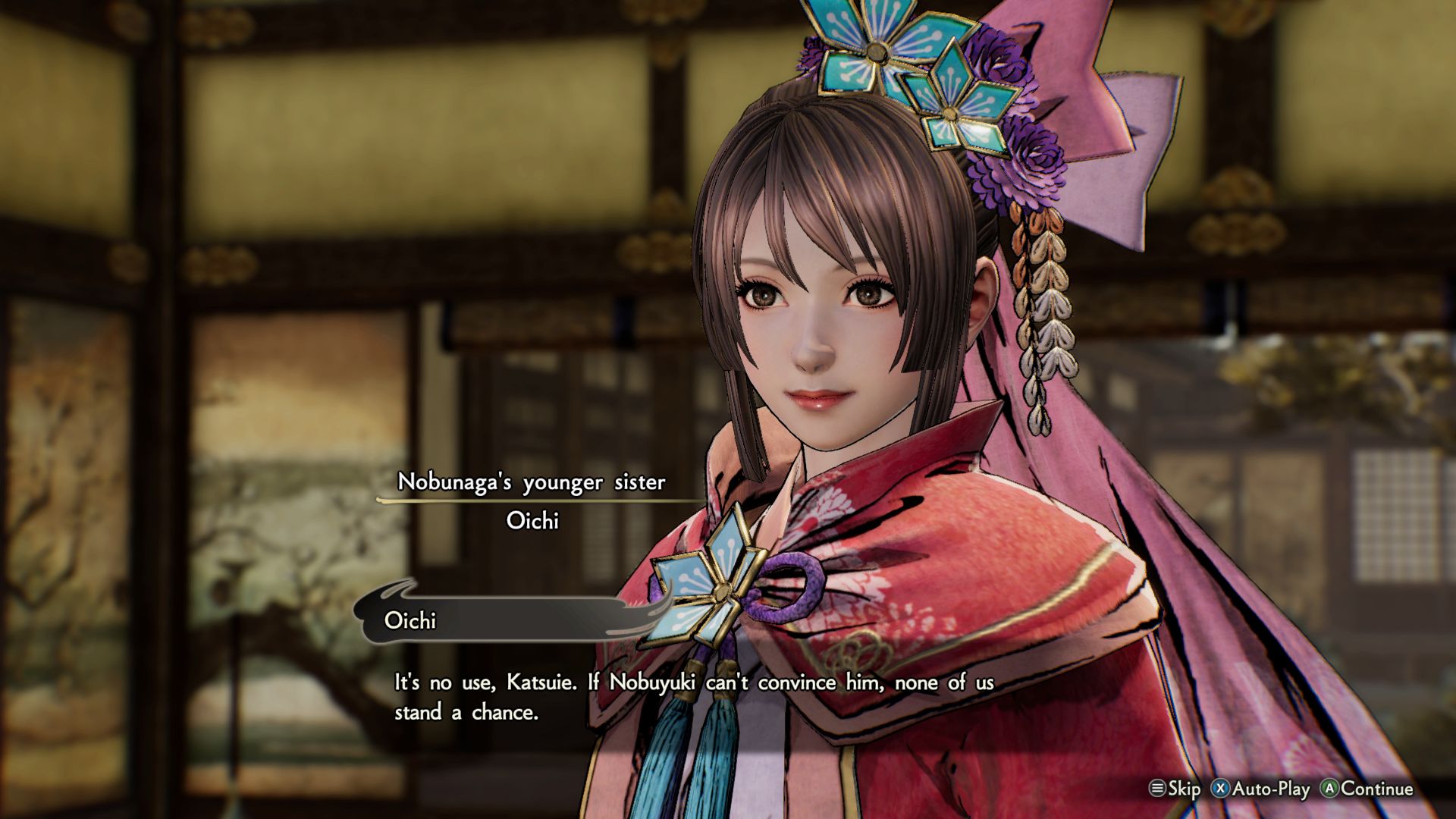Enable Auto-Play for dialogue
Viewport: 1456px width, 819px height.
[1260, 789]
